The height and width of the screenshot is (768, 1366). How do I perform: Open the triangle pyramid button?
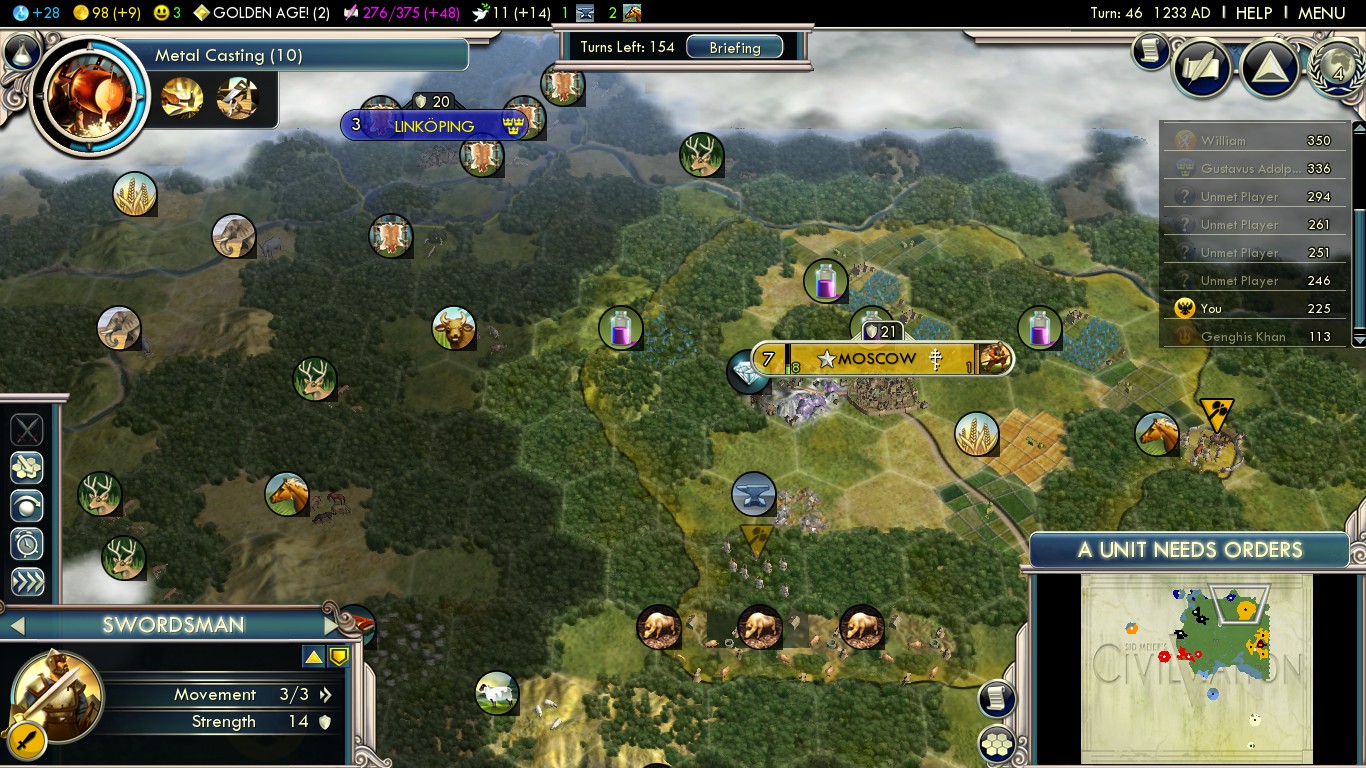point(1268,67)
